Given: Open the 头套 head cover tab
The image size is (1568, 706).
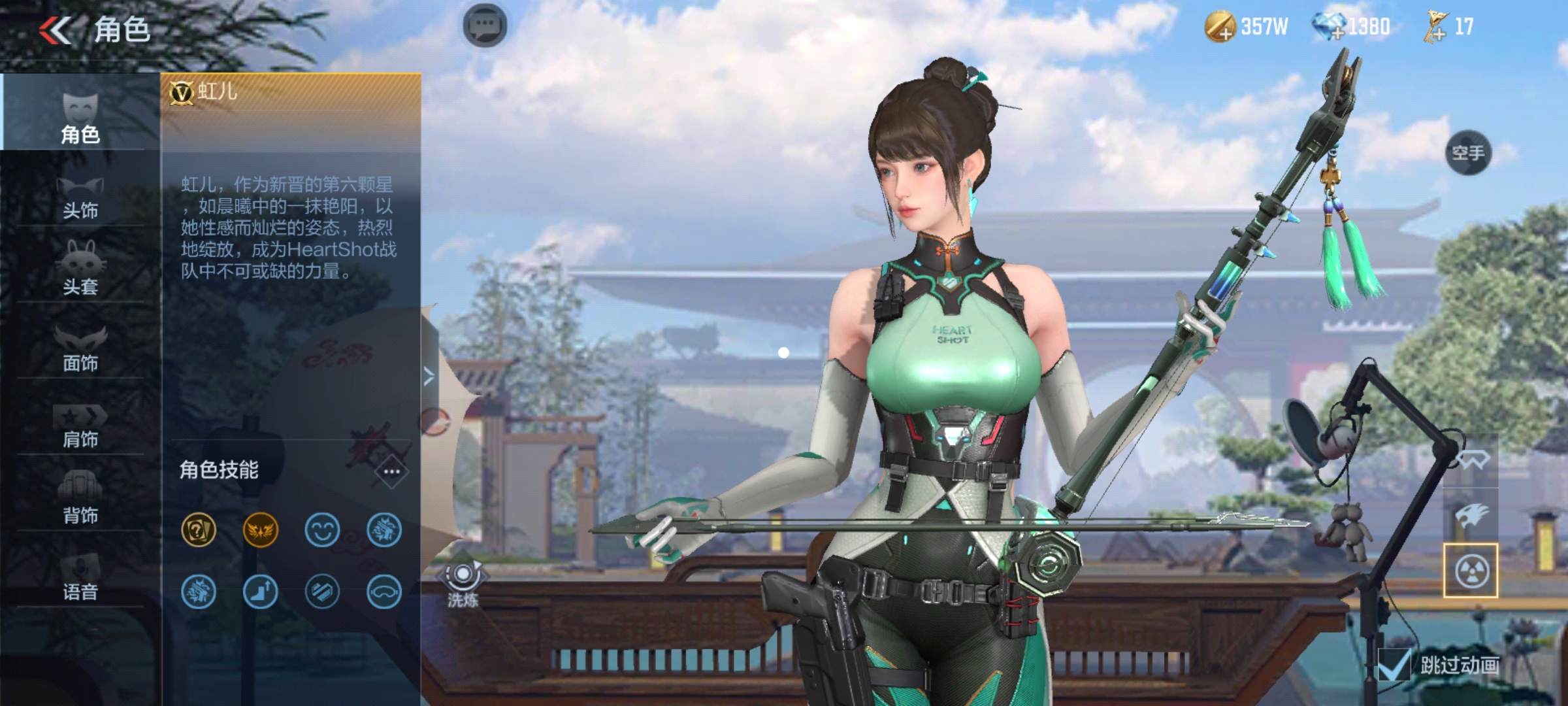Looking at the screenshot, I should click(80, 269).
